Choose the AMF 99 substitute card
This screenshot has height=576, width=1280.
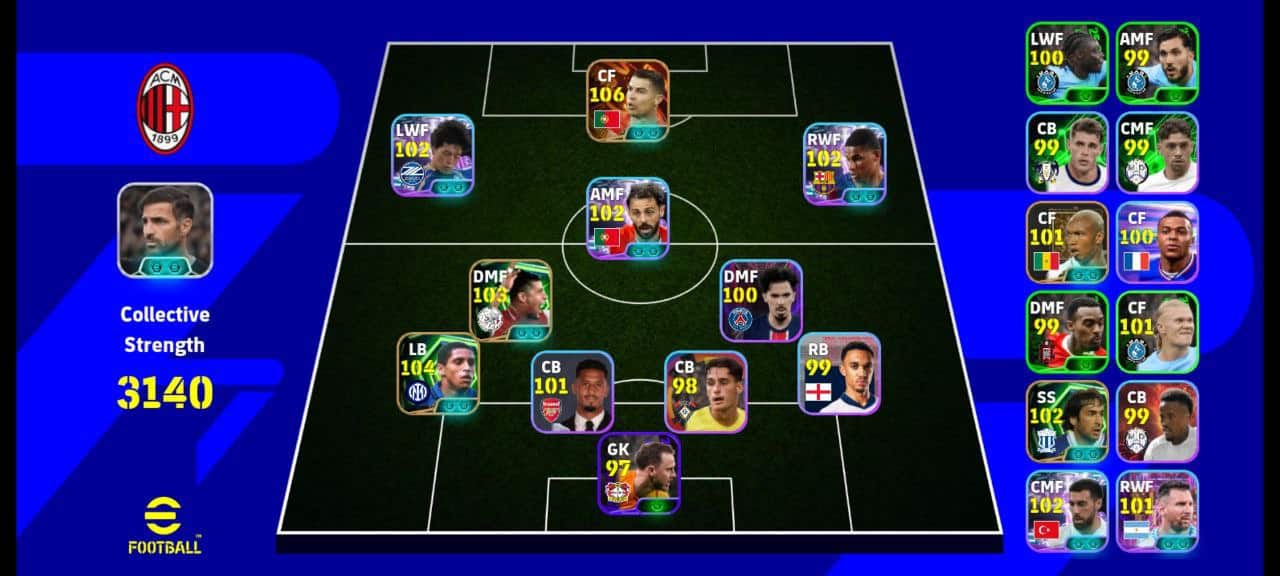click(1157, 62)
